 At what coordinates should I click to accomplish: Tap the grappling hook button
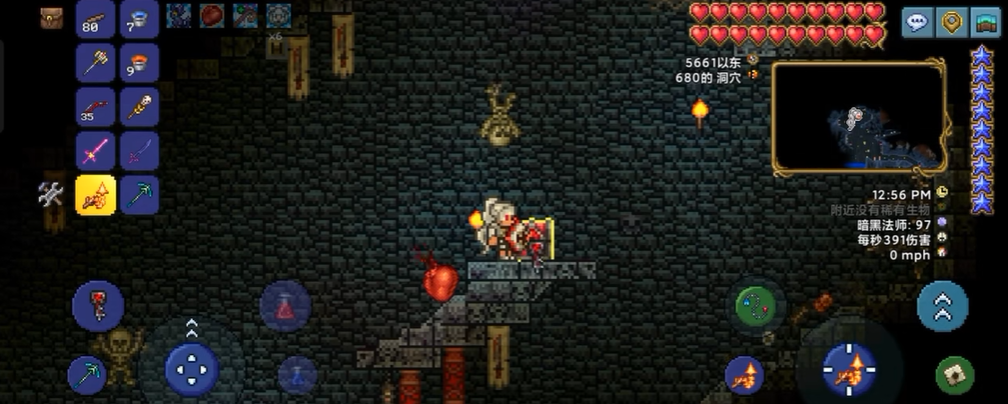coord(98,305)
